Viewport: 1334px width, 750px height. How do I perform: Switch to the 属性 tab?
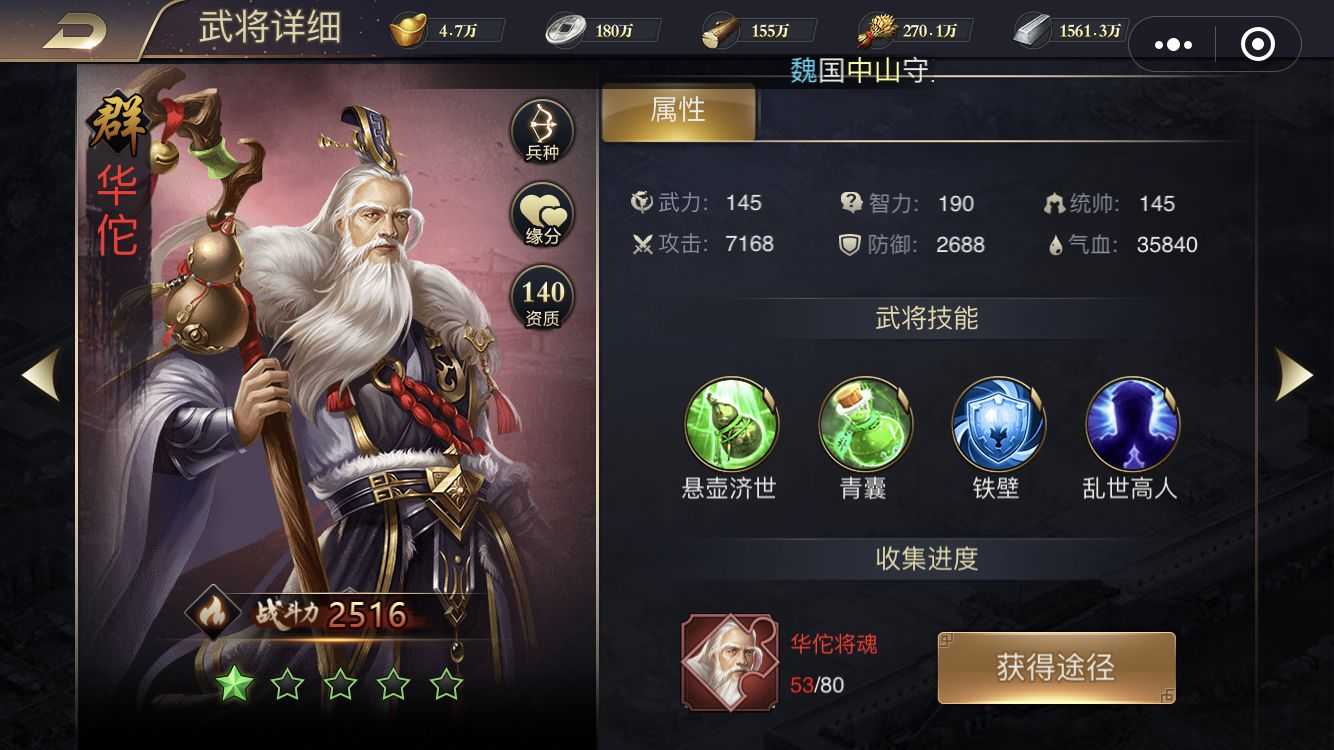tap(678, 112)
